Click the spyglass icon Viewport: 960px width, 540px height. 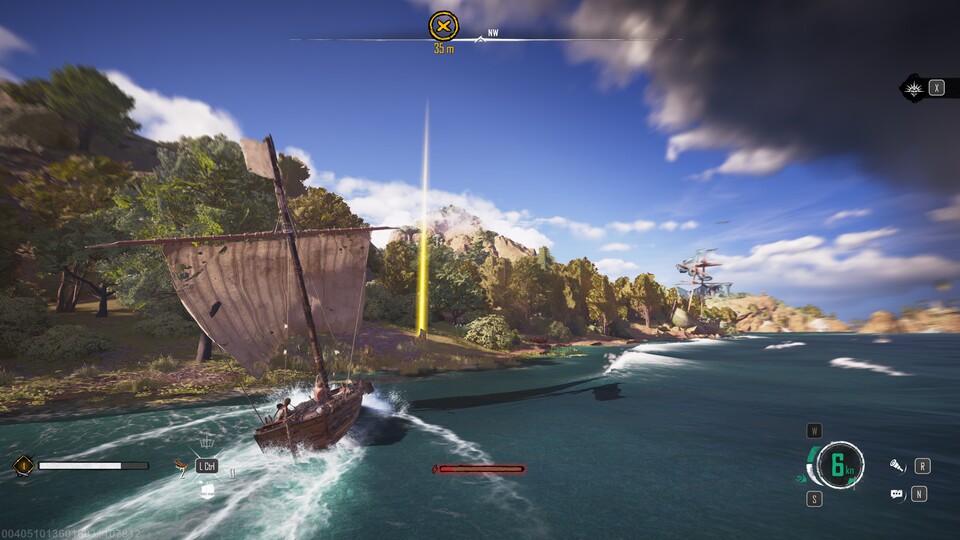point(897,466)
